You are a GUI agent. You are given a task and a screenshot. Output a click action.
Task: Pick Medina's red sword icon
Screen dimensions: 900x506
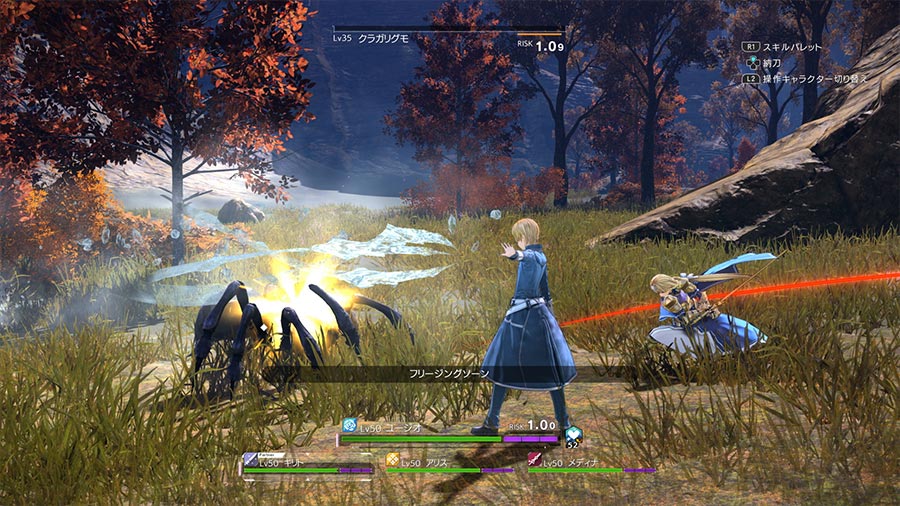pyautogui.click(x=534, y=461)
